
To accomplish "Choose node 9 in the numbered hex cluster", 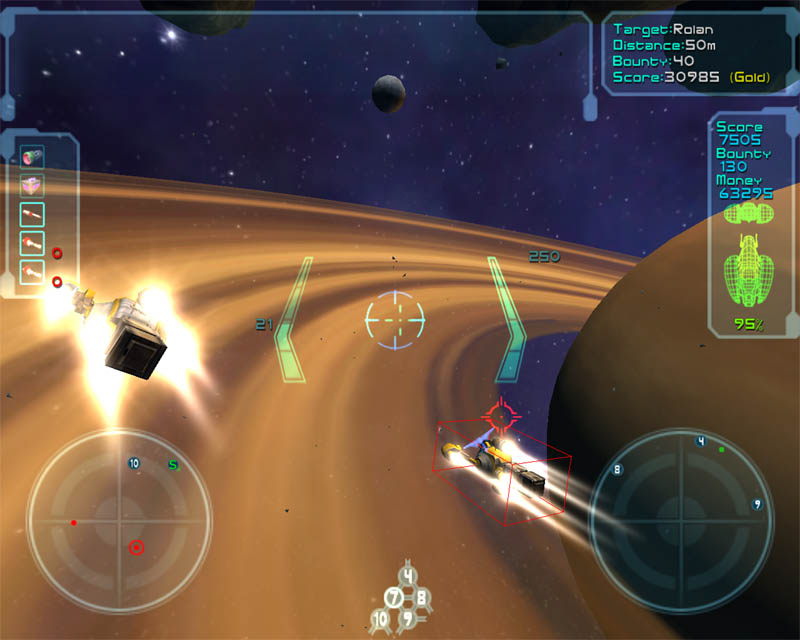I will coord(407,620).
